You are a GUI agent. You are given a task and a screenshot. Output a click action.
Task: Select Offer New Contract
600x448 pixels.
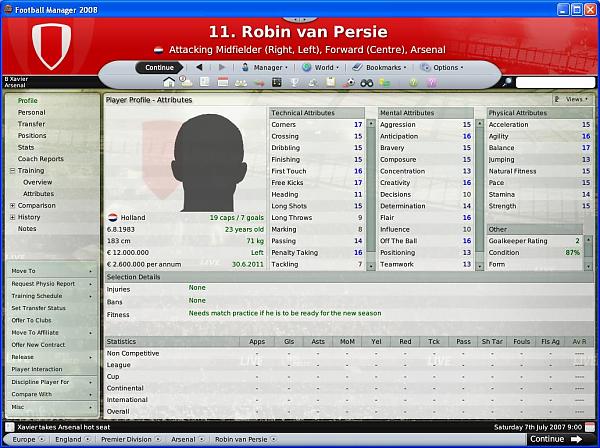[40, 344]
